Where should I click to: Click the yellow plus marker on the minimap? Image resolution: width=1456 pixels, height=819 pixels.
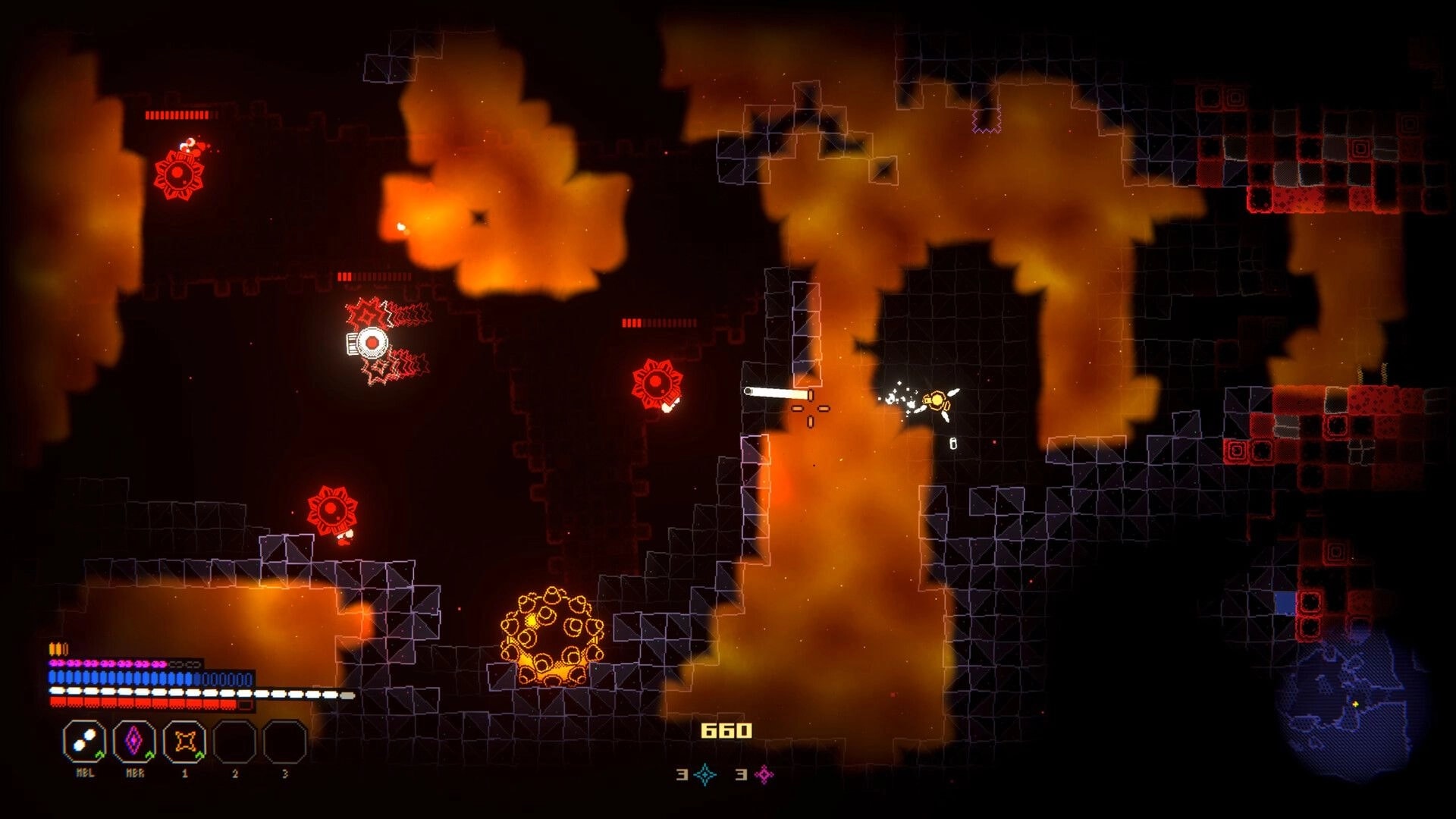[1356, 704]
